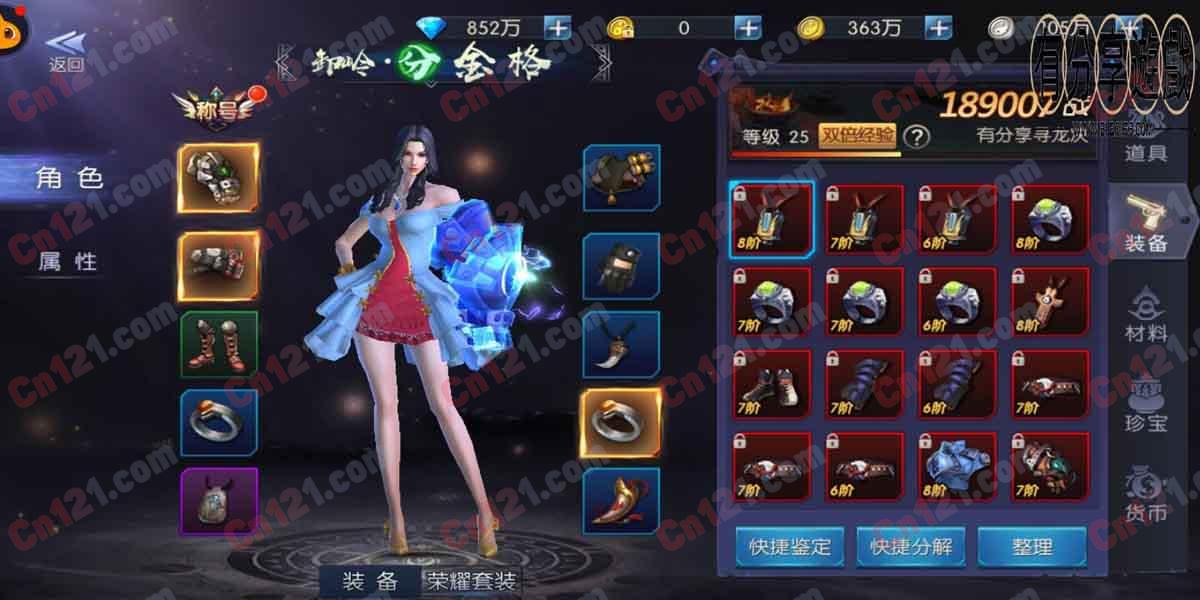Switch to the 属性 tab
The image size is (1200, 600).
pyautogui.click(x=68, y=261)
